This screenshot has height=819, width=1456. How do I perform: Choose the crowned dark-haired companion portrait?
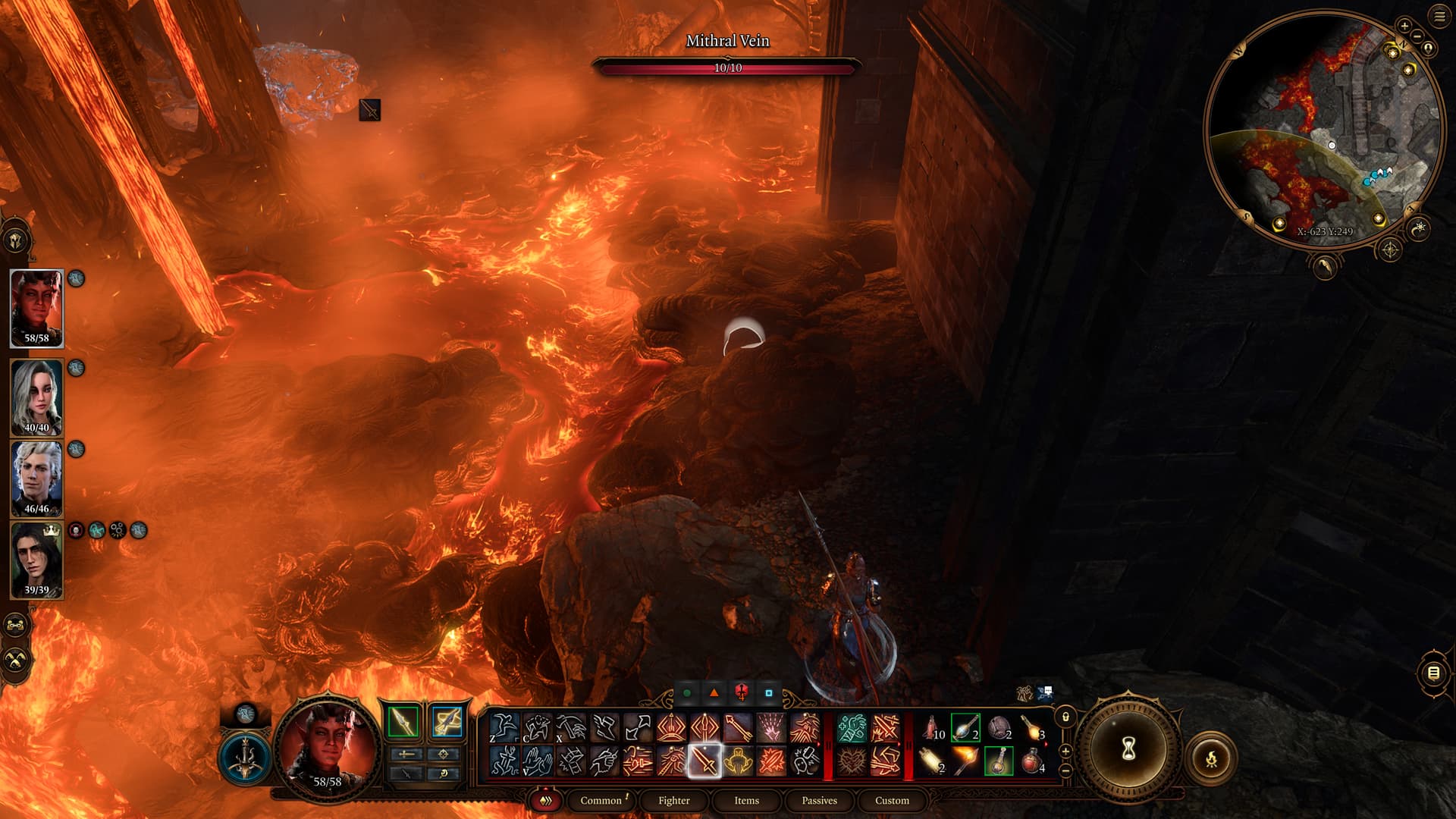tap(36, 560)
